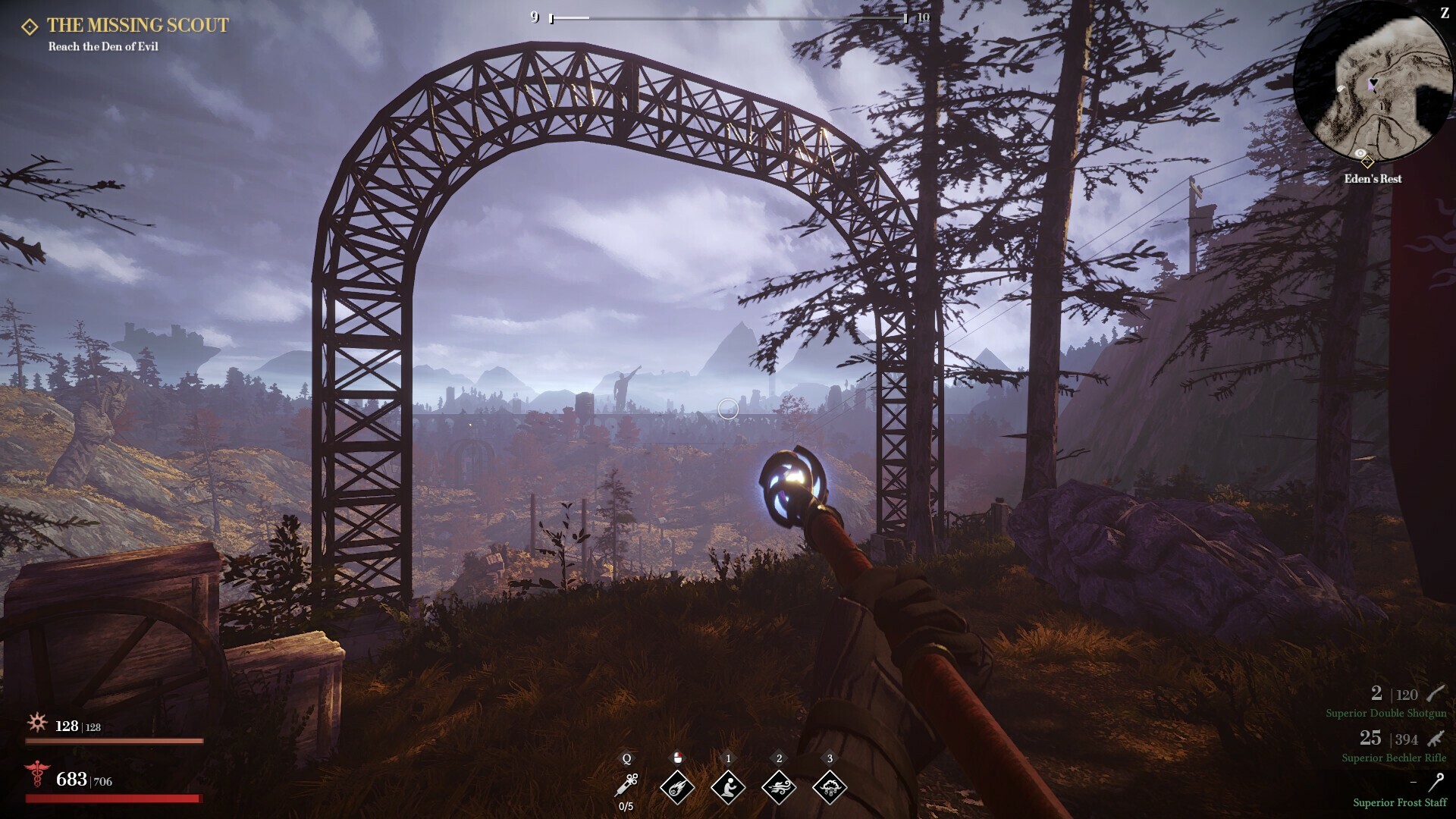Trigger the frost cloud ability in slot 3
Viewport: 1456px width, 819px height.
click(830, 786)
